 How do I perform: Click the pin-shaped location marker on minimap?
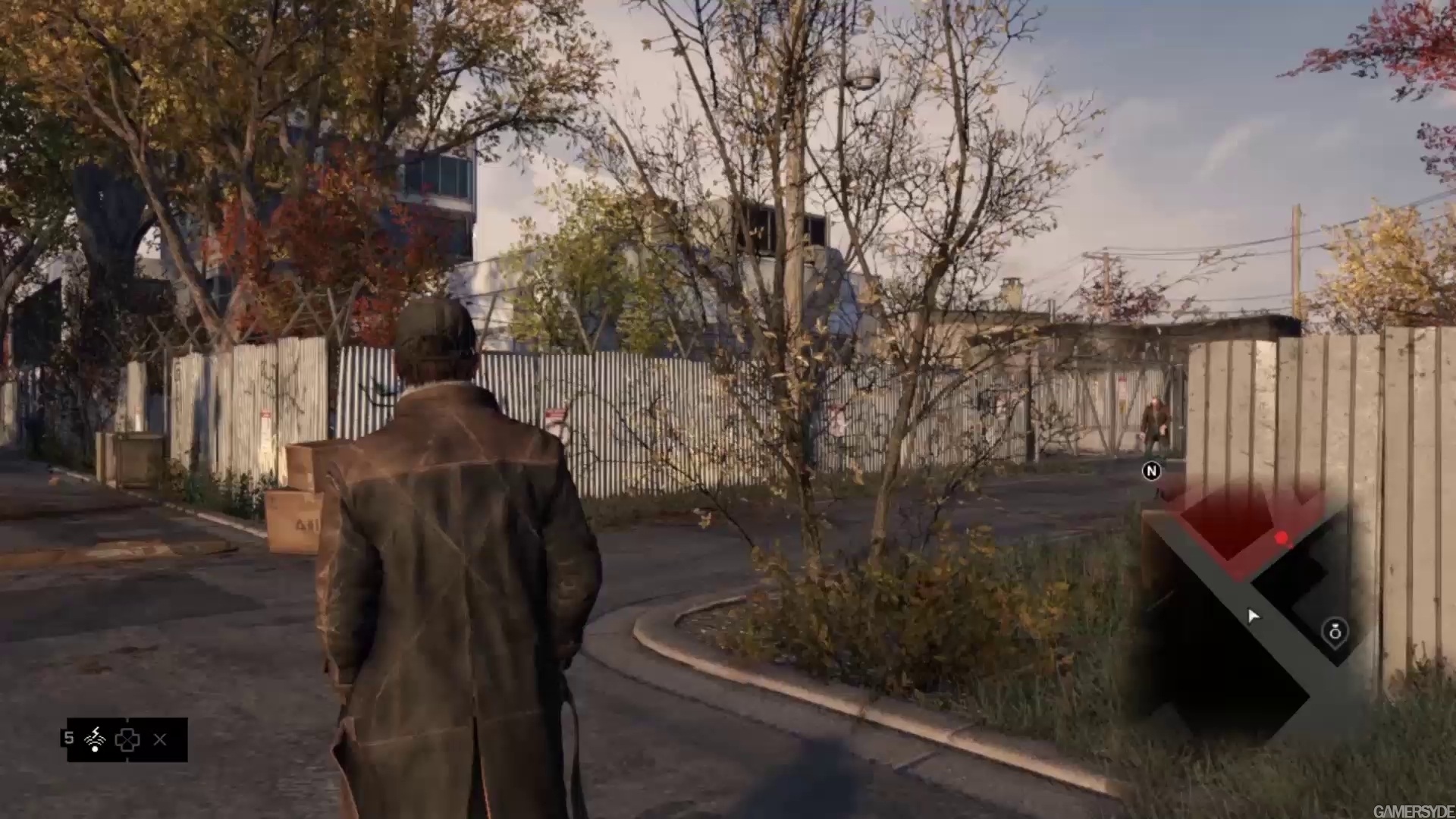point(1335,632)
